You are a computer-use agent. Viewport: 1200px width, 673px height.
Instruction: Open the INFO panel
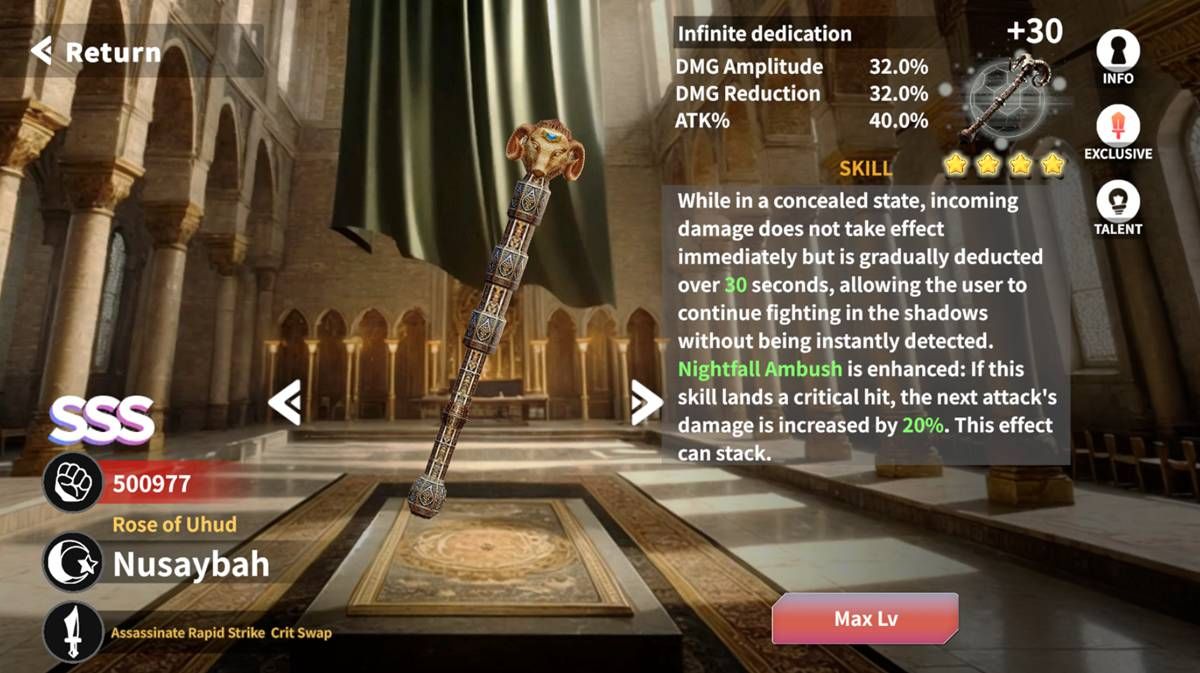coord(1118,56)
